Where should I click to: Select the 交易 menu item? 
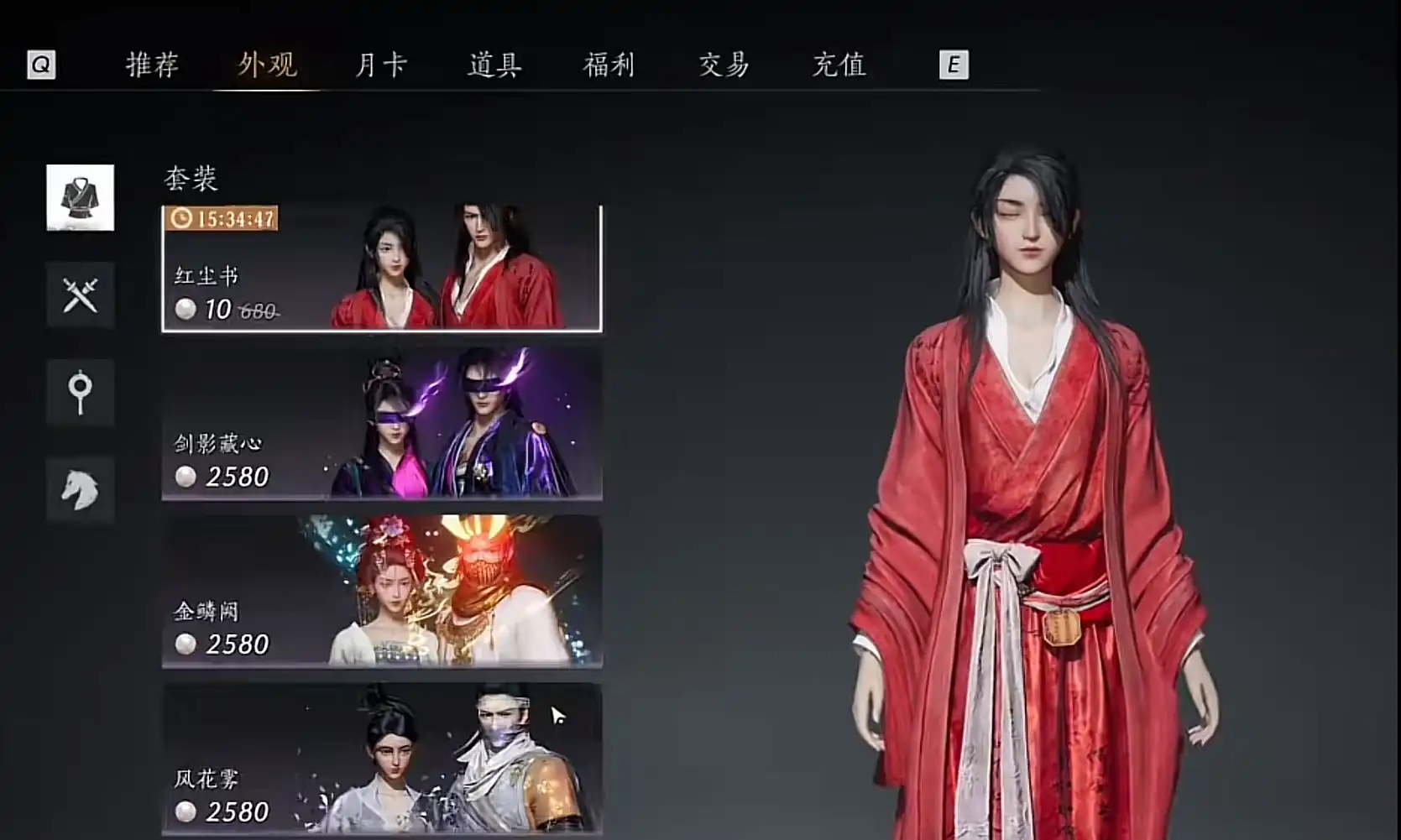724,64
